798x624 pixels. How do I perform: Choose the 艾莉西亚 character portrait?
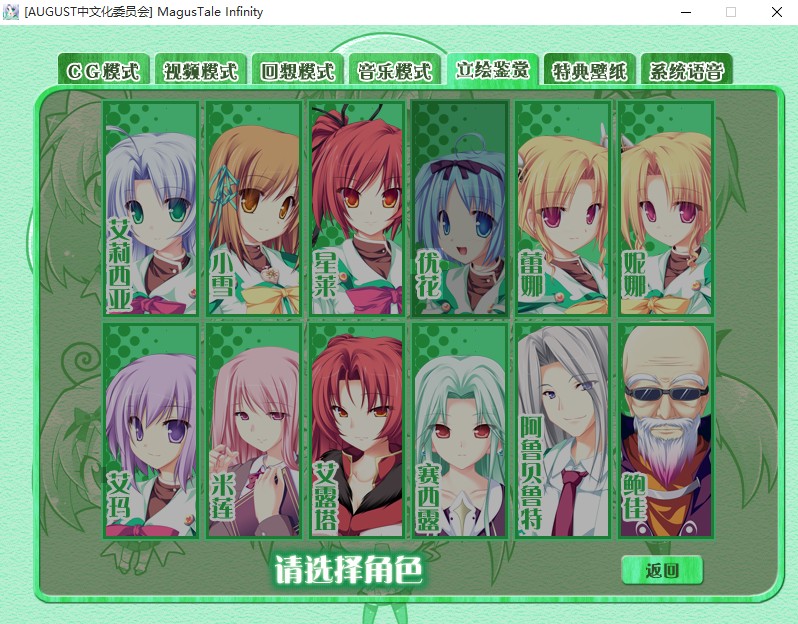coord(151,208)
